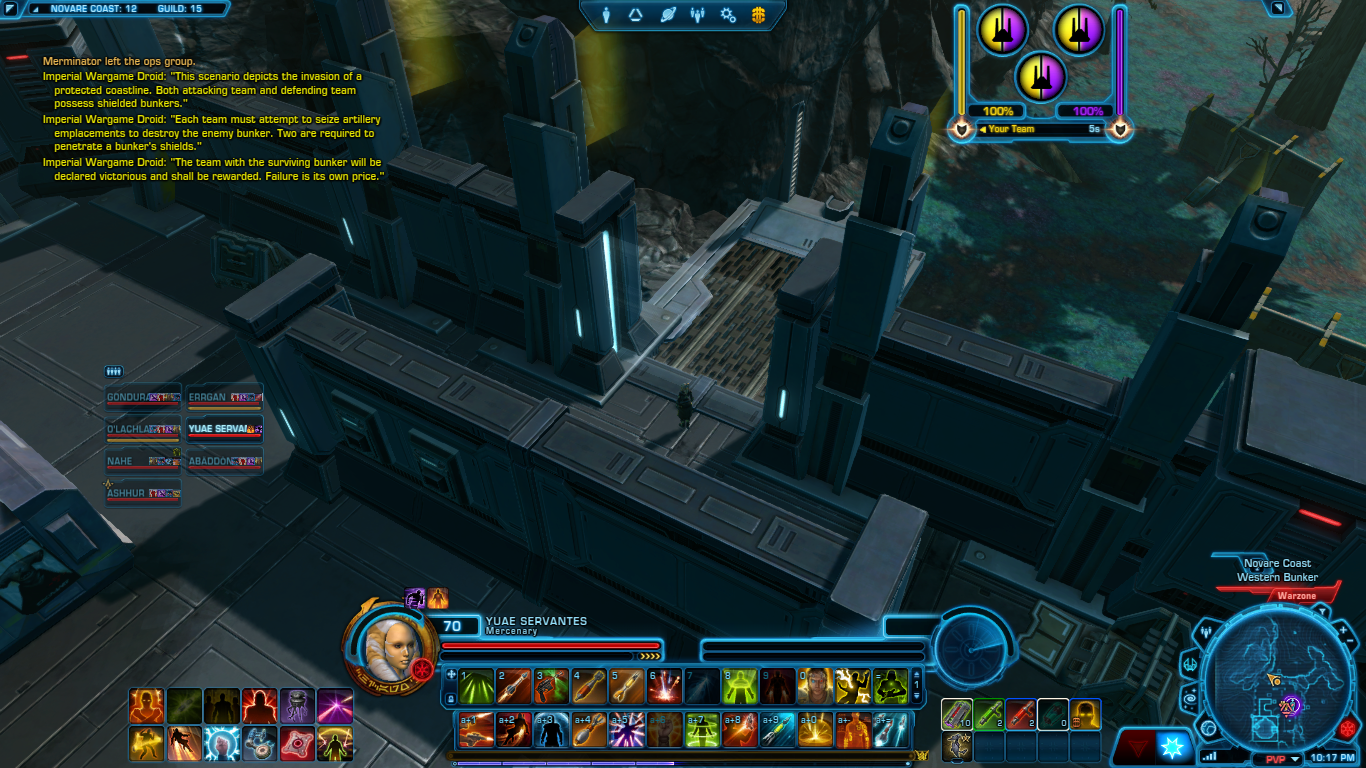The height and width of the screenshot is (768, 1366).
Task: Open the gear preferences icon in top menu
Action: click(x=728, y=15)
